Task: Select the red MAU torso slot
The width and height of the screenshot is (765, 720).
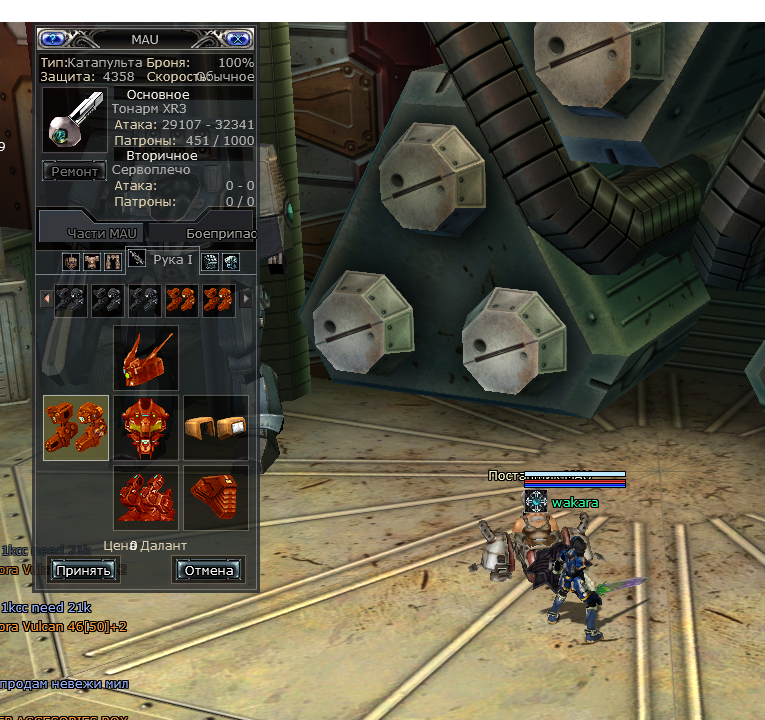Action: coord(146,427)
